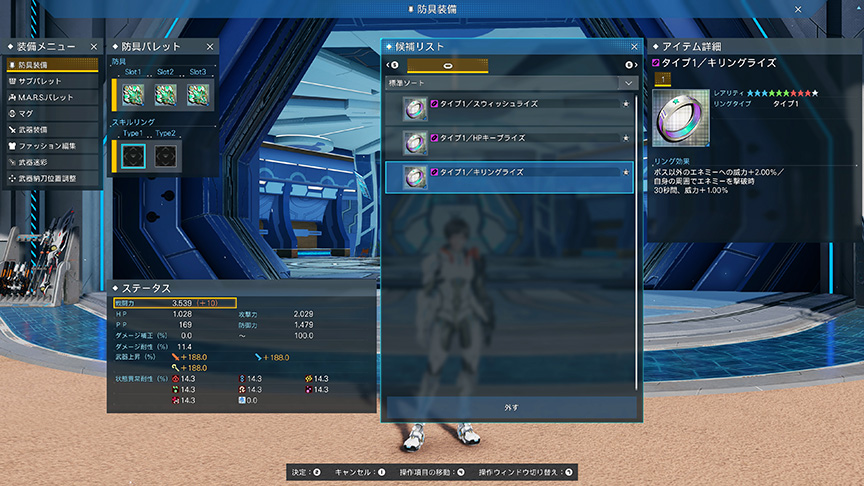Open ファッション編集 fashion editing

52,146
